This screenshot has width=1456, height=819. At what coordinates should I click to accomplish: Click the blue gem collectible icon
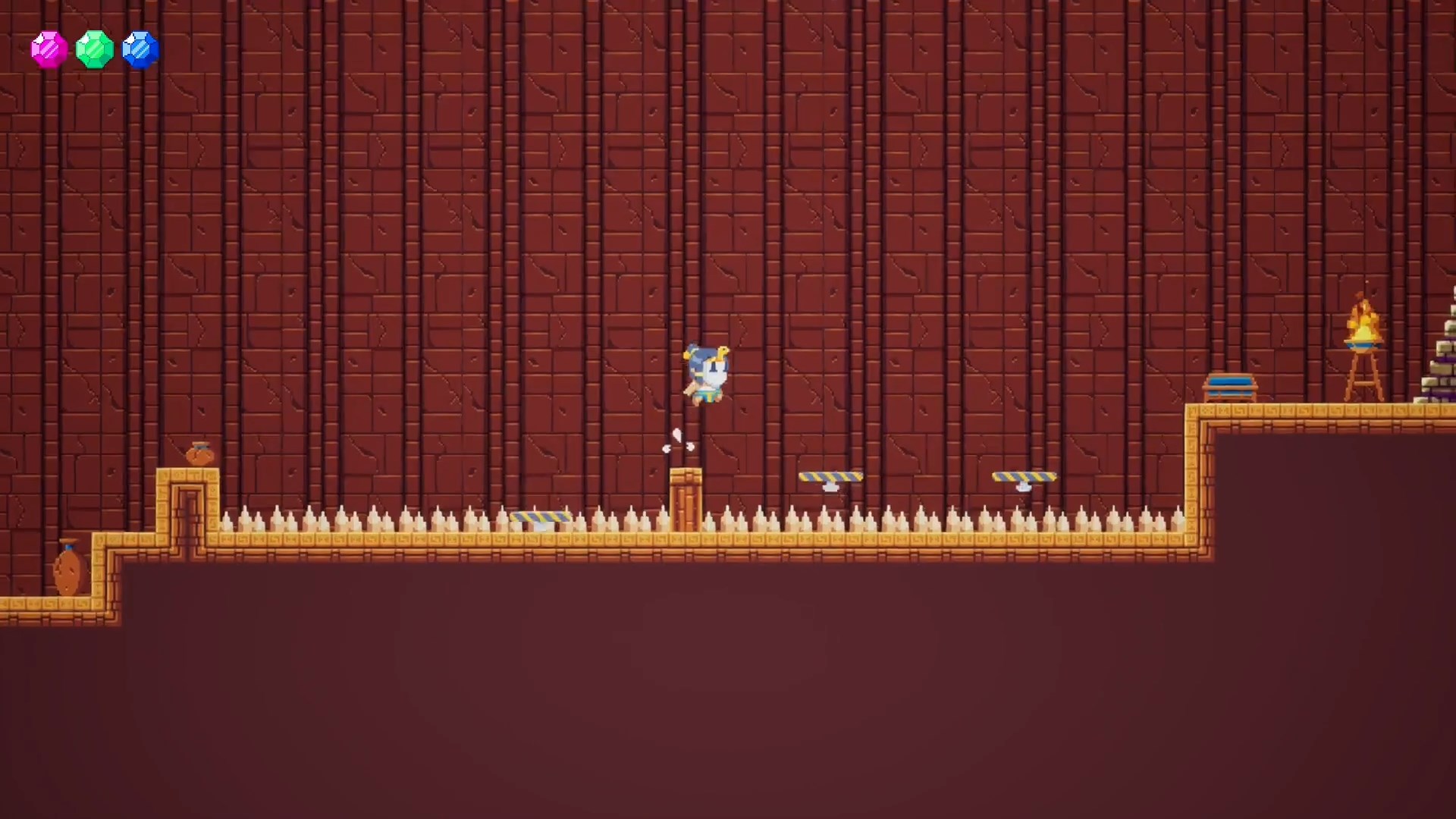(140, 49)
